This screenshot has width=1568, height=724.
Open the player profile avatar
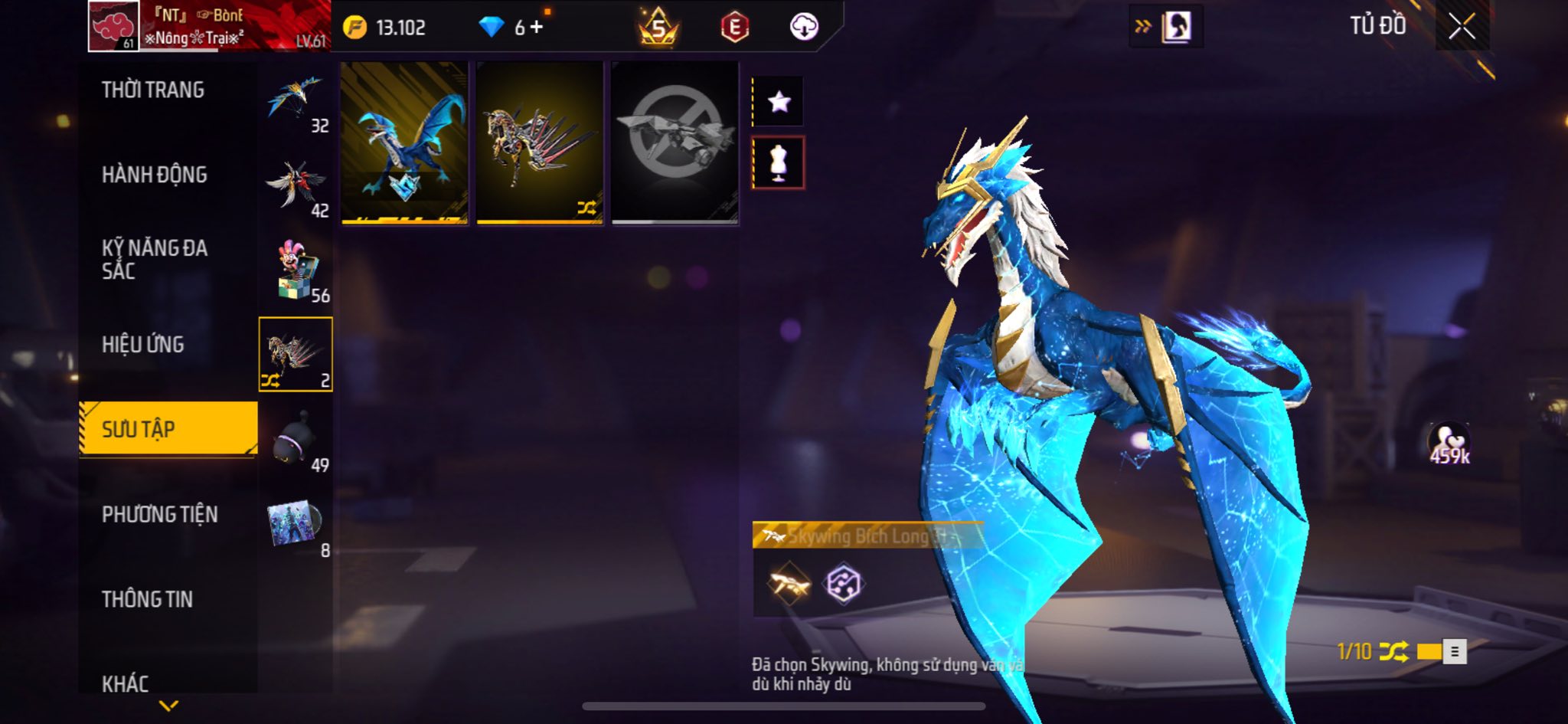point(113,26)
